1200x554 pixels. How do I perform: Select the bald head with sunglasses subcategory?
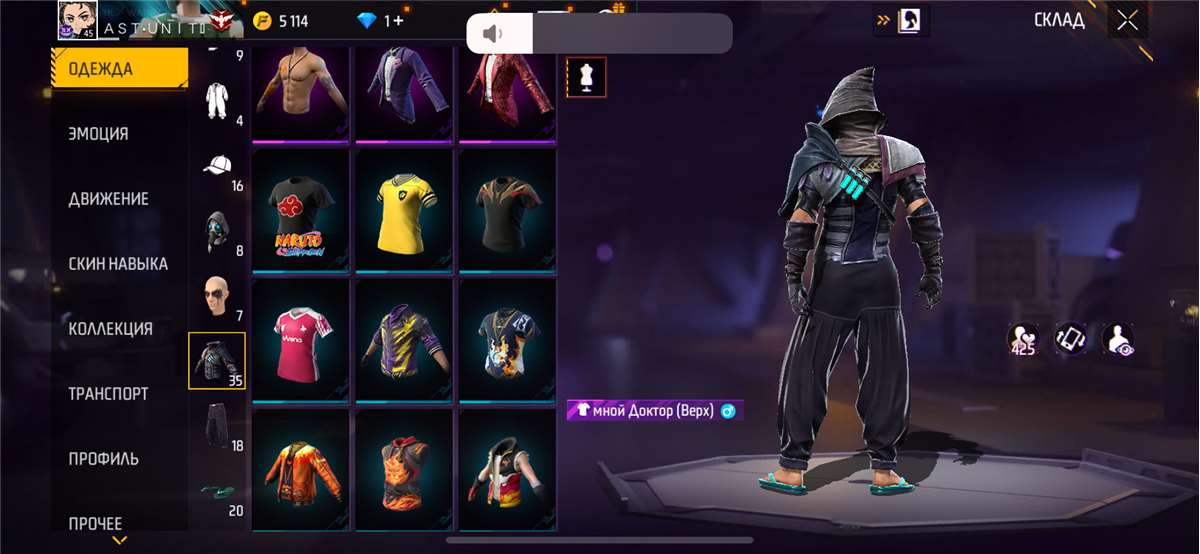[x=219, y=297]
